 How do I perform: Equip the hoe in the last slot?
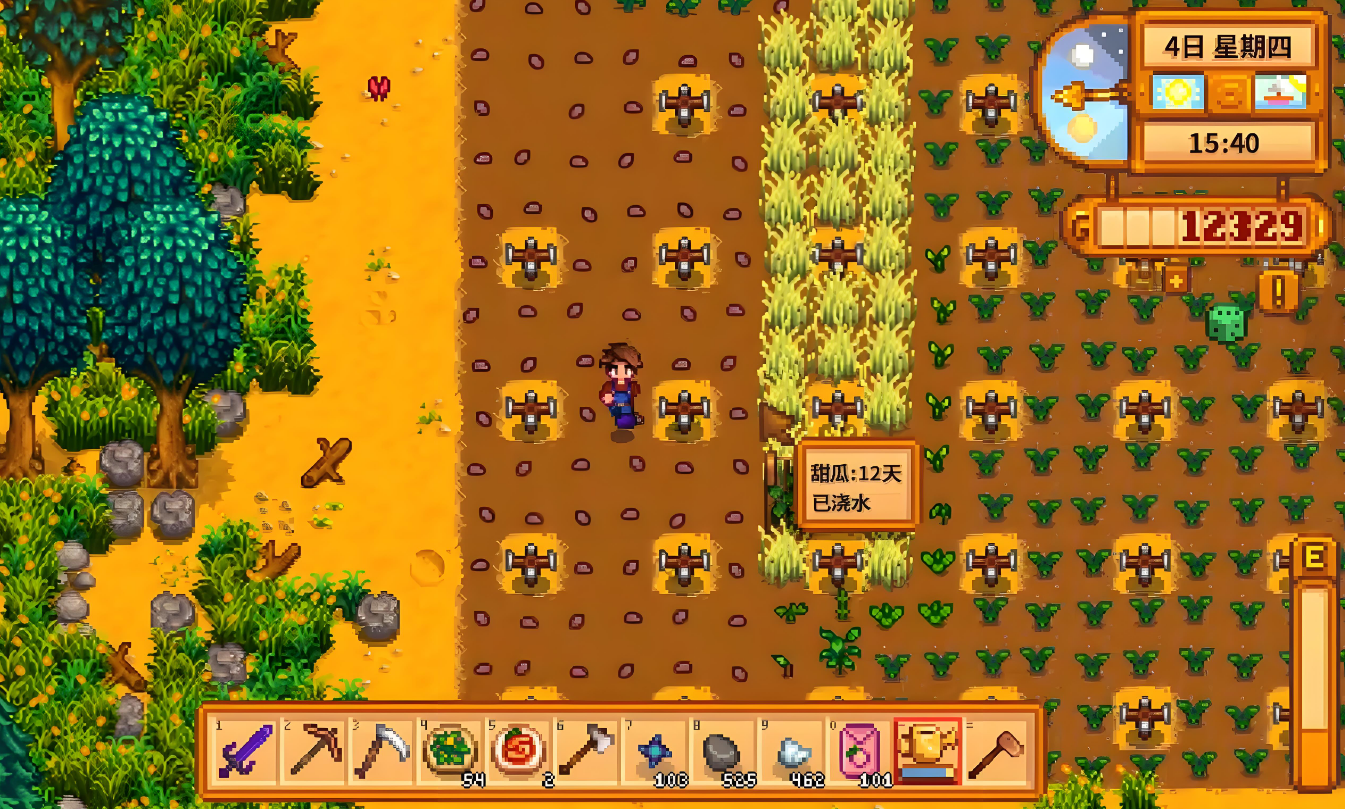(x=995, y=751)
